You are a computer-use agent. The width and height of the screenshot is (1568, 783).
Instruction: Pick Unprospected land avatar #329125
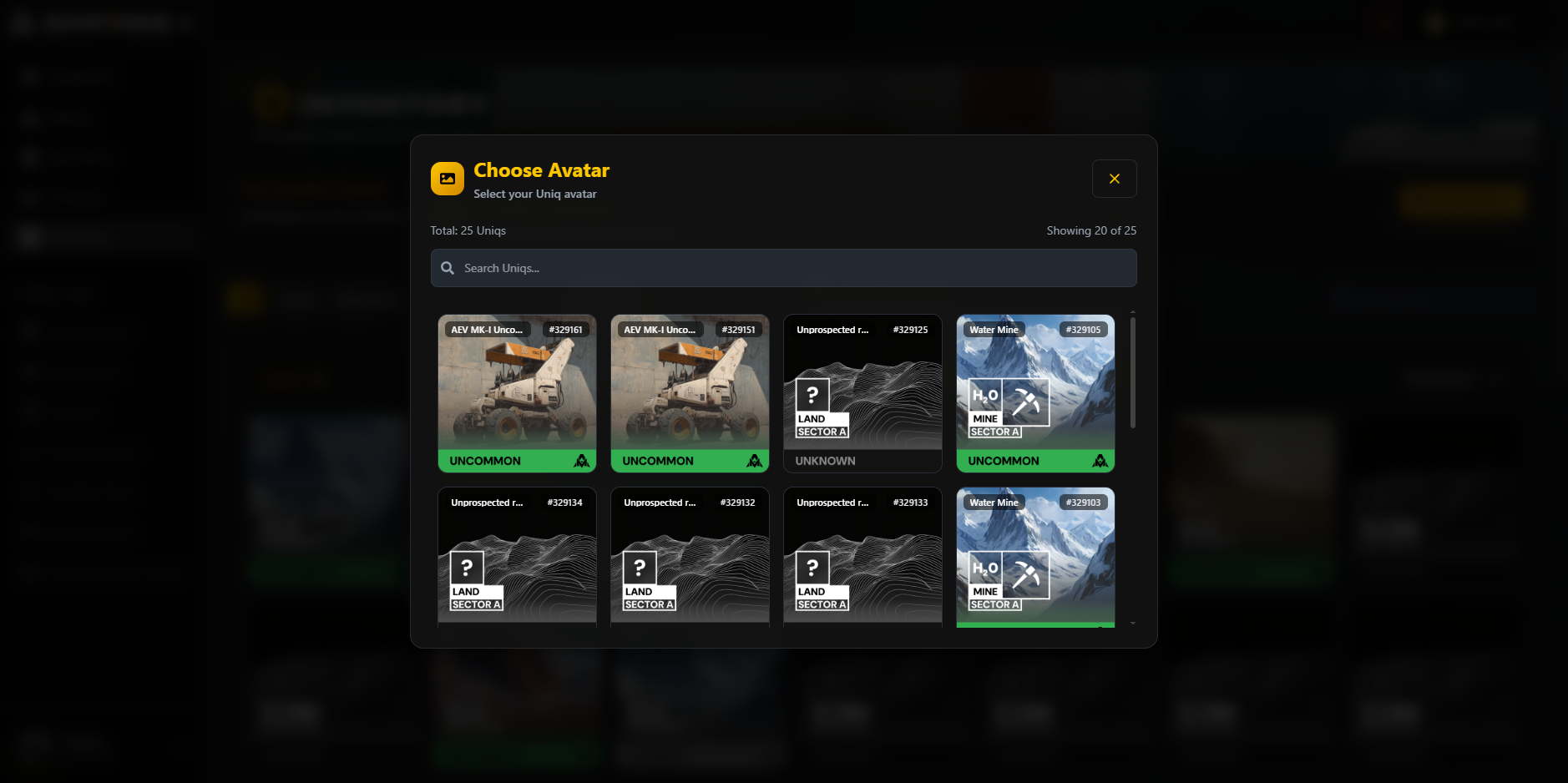coord(862,393)
